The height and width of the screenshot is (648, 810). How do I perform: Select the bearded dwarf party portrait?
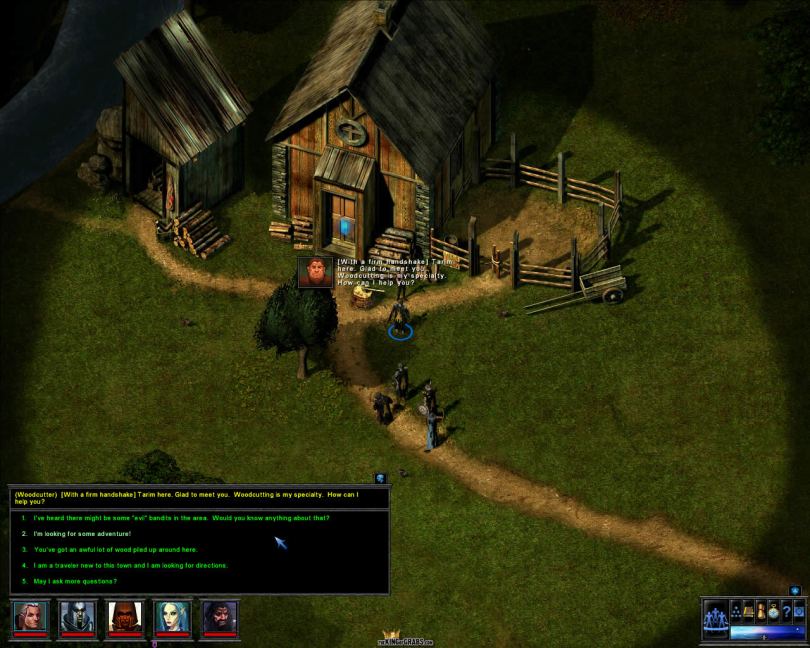pyautogui.click(x=220, y=616)
